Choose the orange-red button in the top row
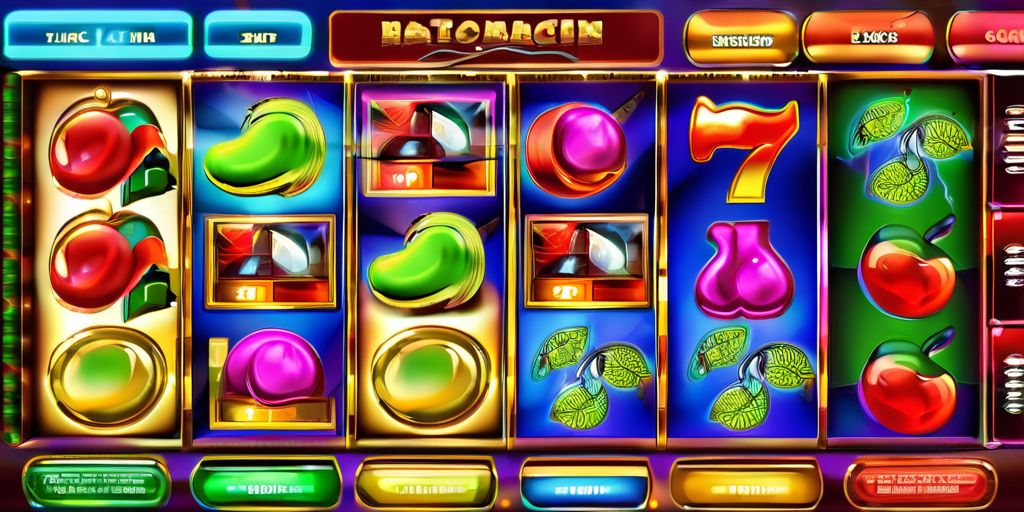 [867, 39]
